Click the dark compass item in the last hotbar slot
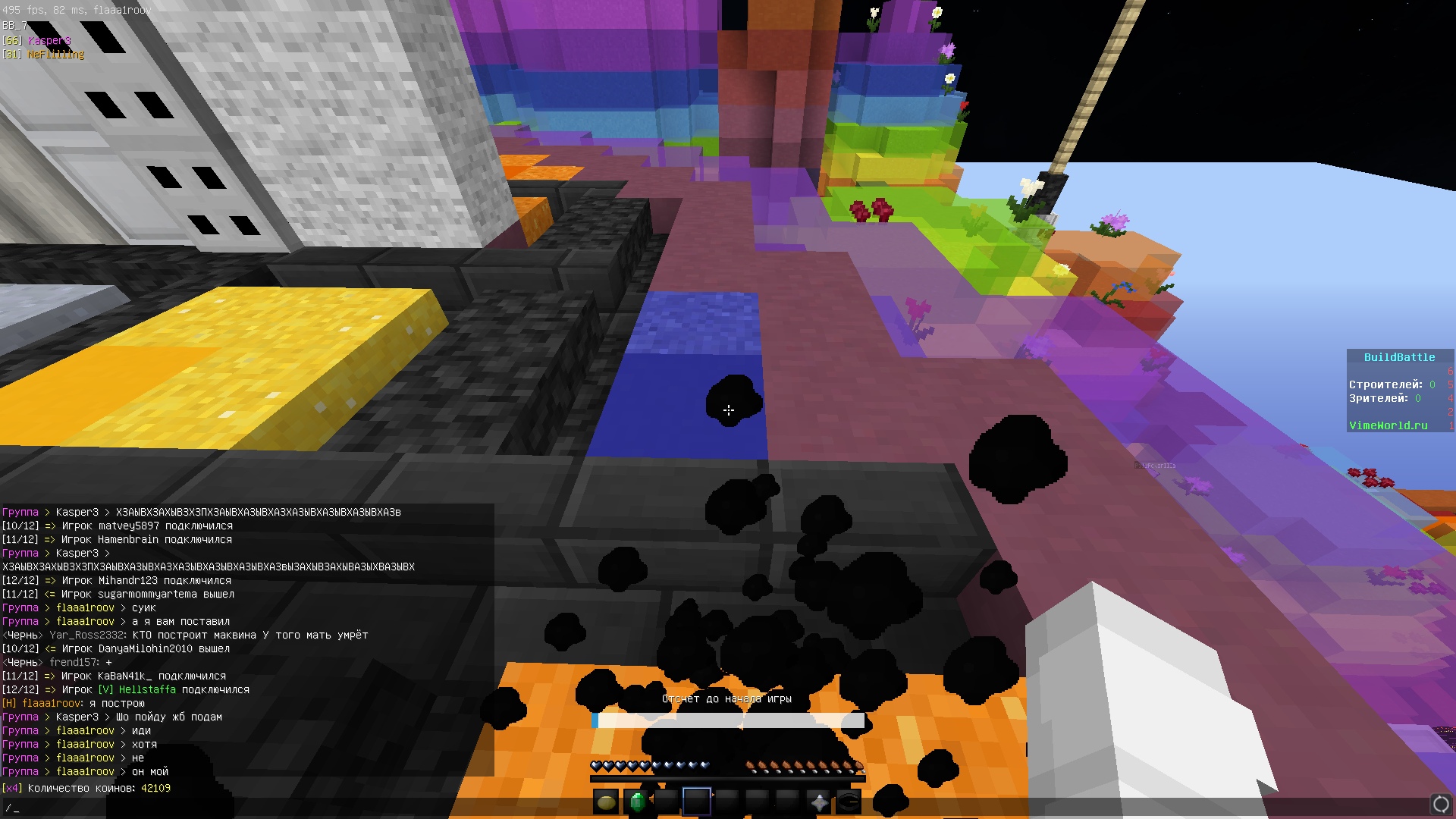Viewport: 1456px width, 819px height. point(849,801)
